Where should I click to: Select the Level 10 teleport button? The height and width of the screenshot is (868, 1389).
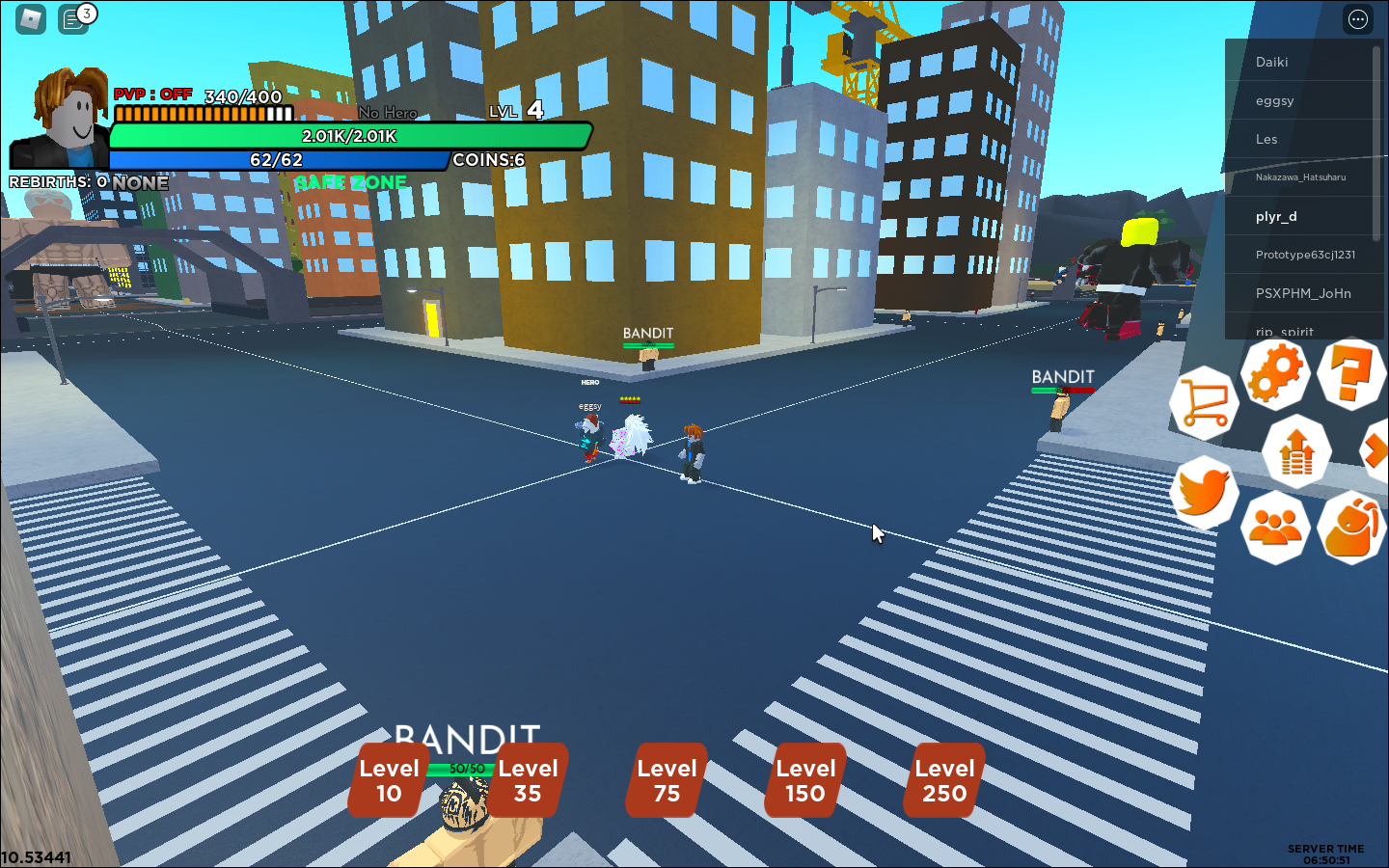point(389,780)
